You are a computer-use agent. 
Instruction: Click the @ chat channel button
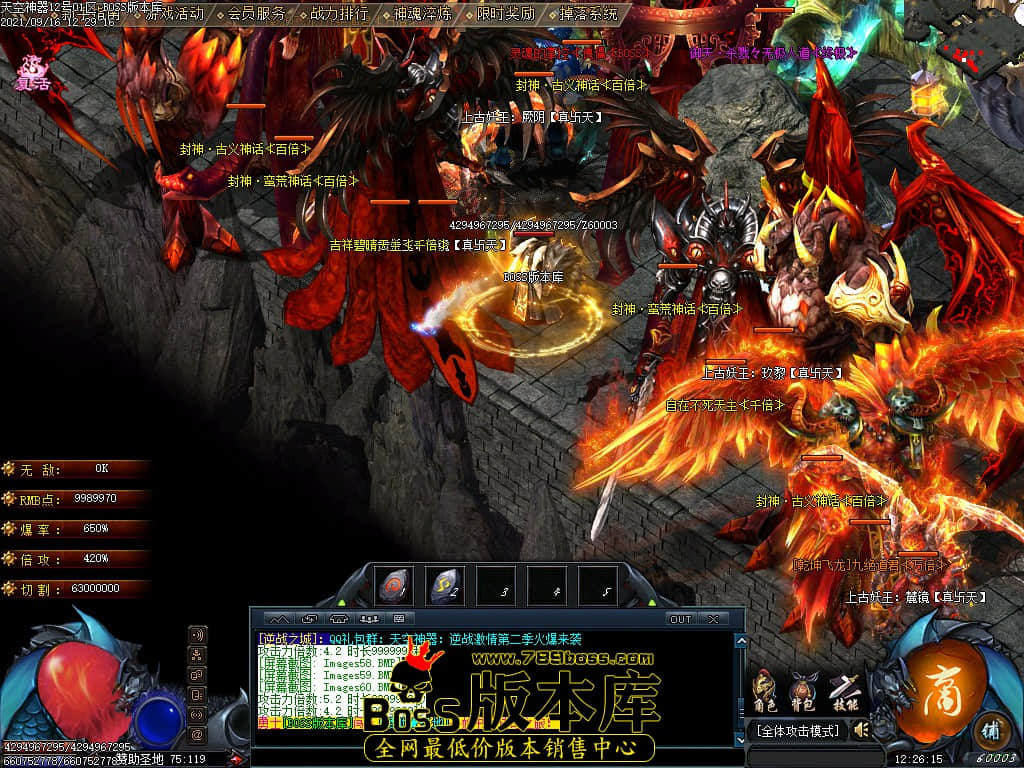[x=197, y=735]
